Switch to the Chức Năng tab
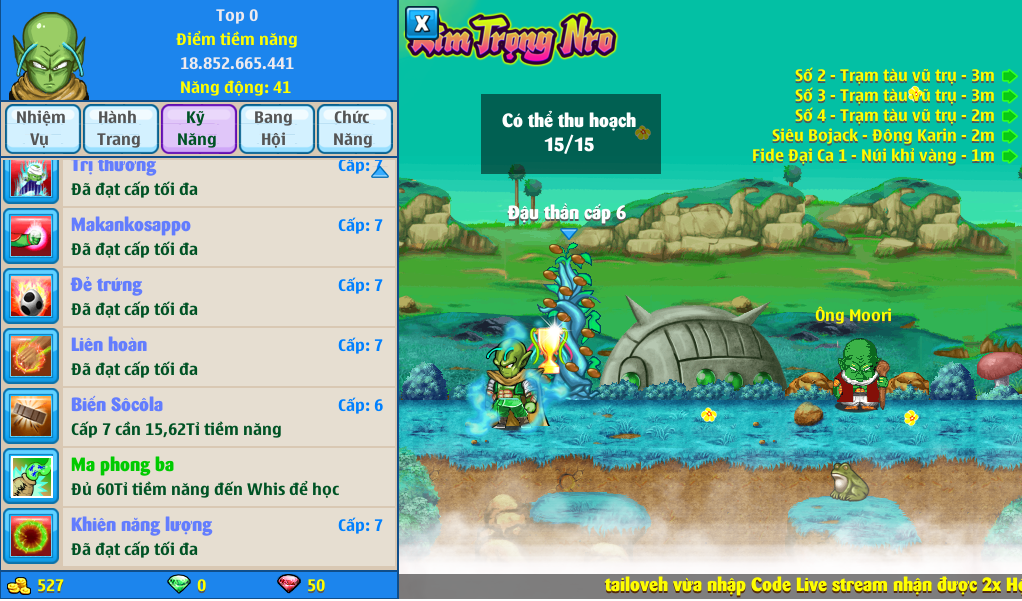Screen dimensions: 1022x601 (354, 129)
